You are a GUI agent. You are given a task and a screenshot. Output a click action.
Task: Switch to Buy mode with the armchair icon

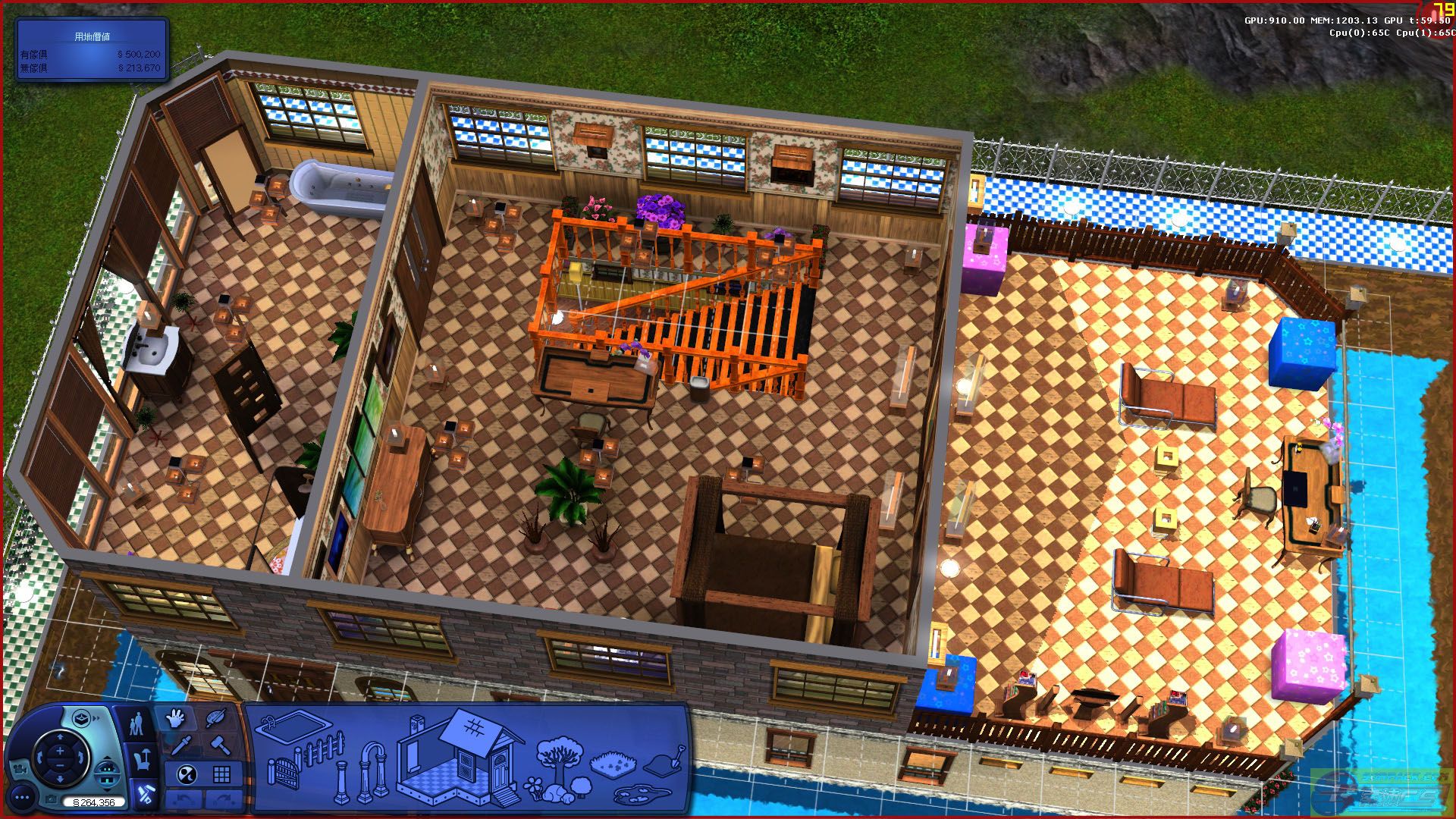tap(141, 758)
